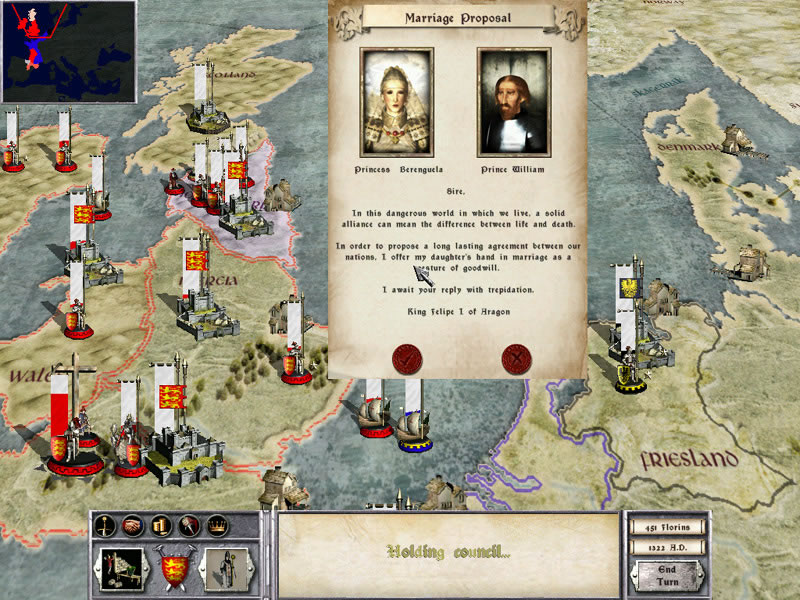The width and height of the screenshot is (800, 600).
Task: Open the building construction scene panel
Action: [120, 568]
